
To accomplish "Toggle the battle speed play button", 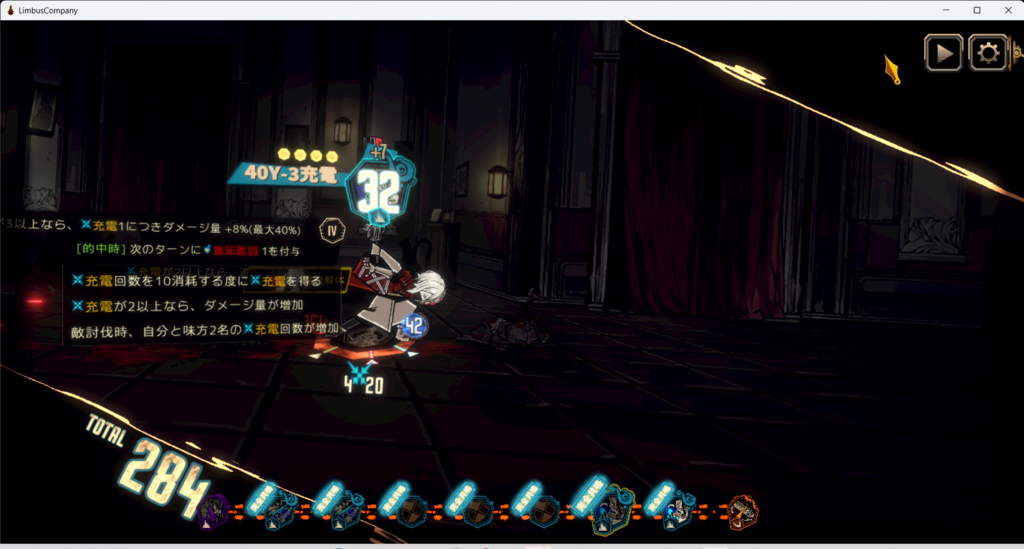I will click(943, 52).
